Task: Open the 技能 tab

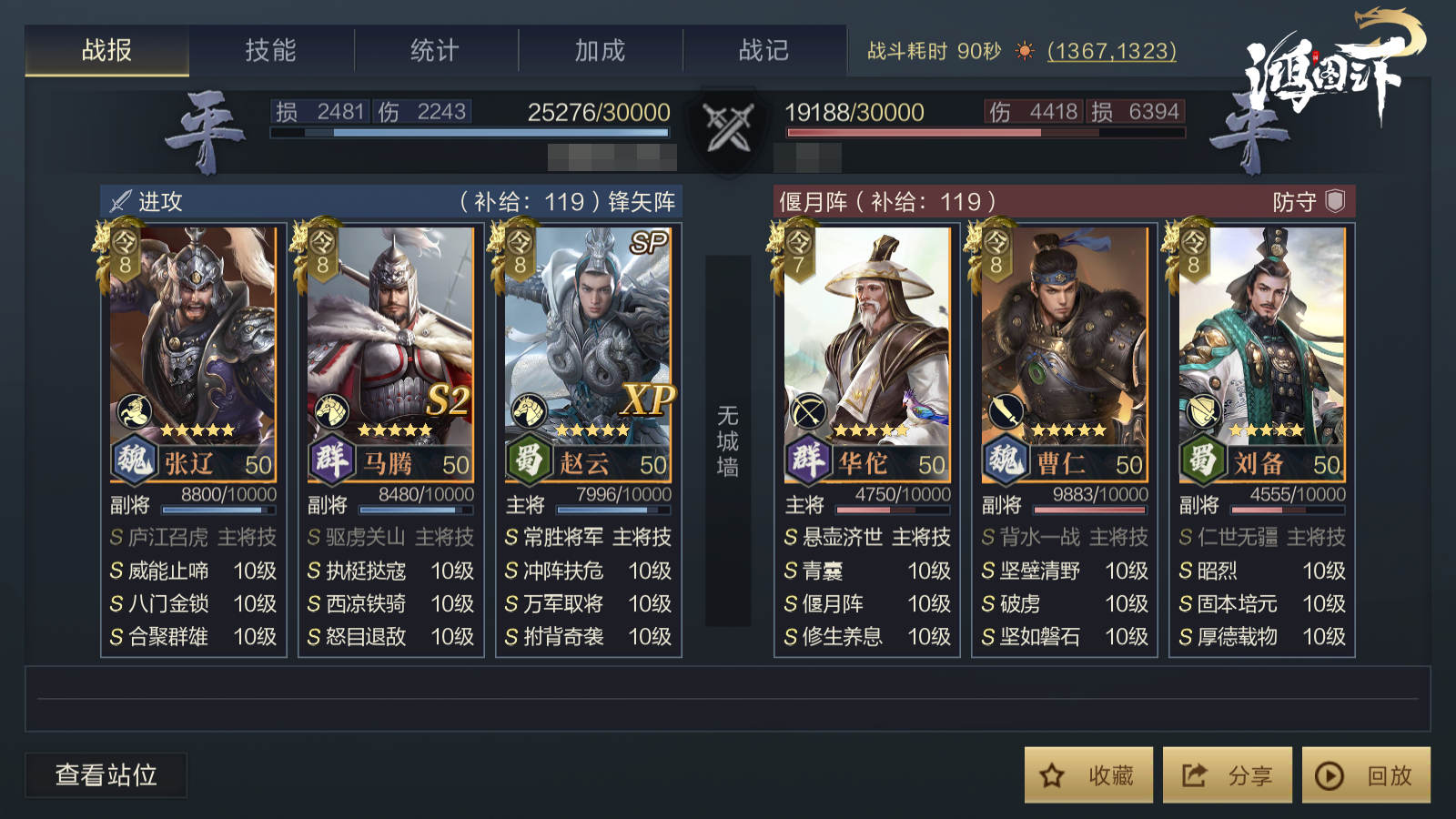Action: 271,50
